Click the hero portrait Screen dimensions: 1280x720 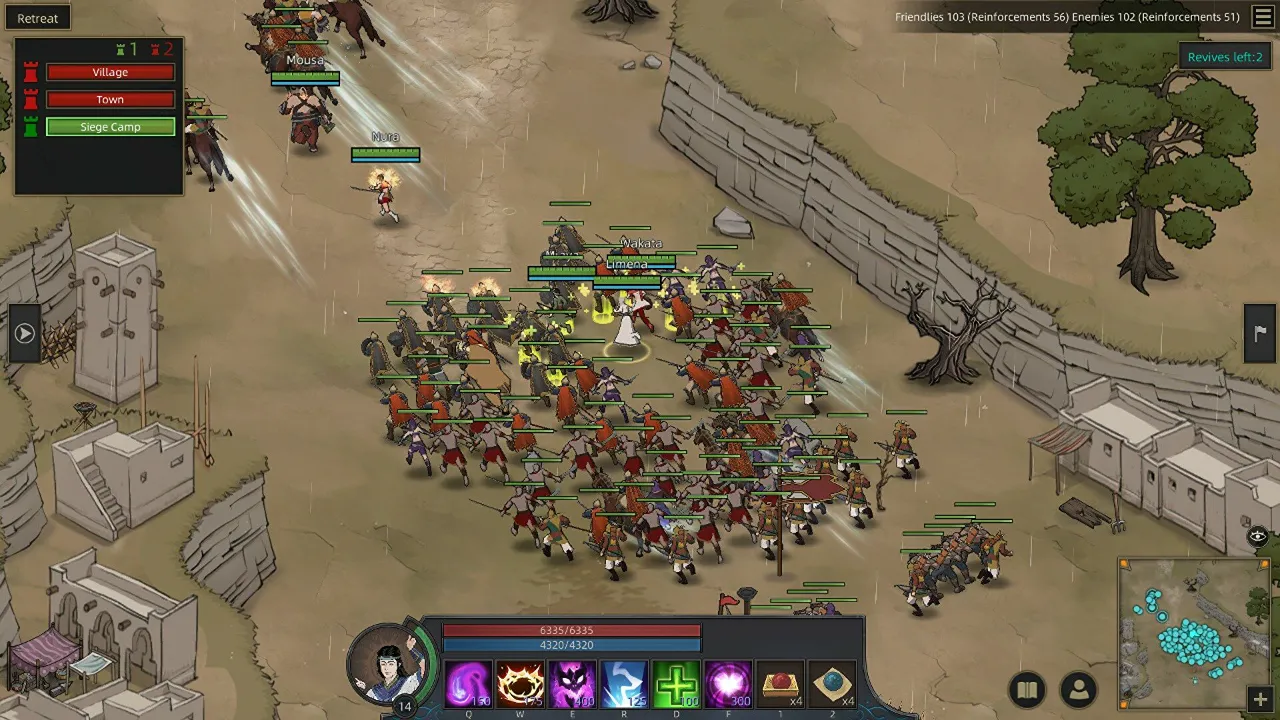tap(390, 664)
